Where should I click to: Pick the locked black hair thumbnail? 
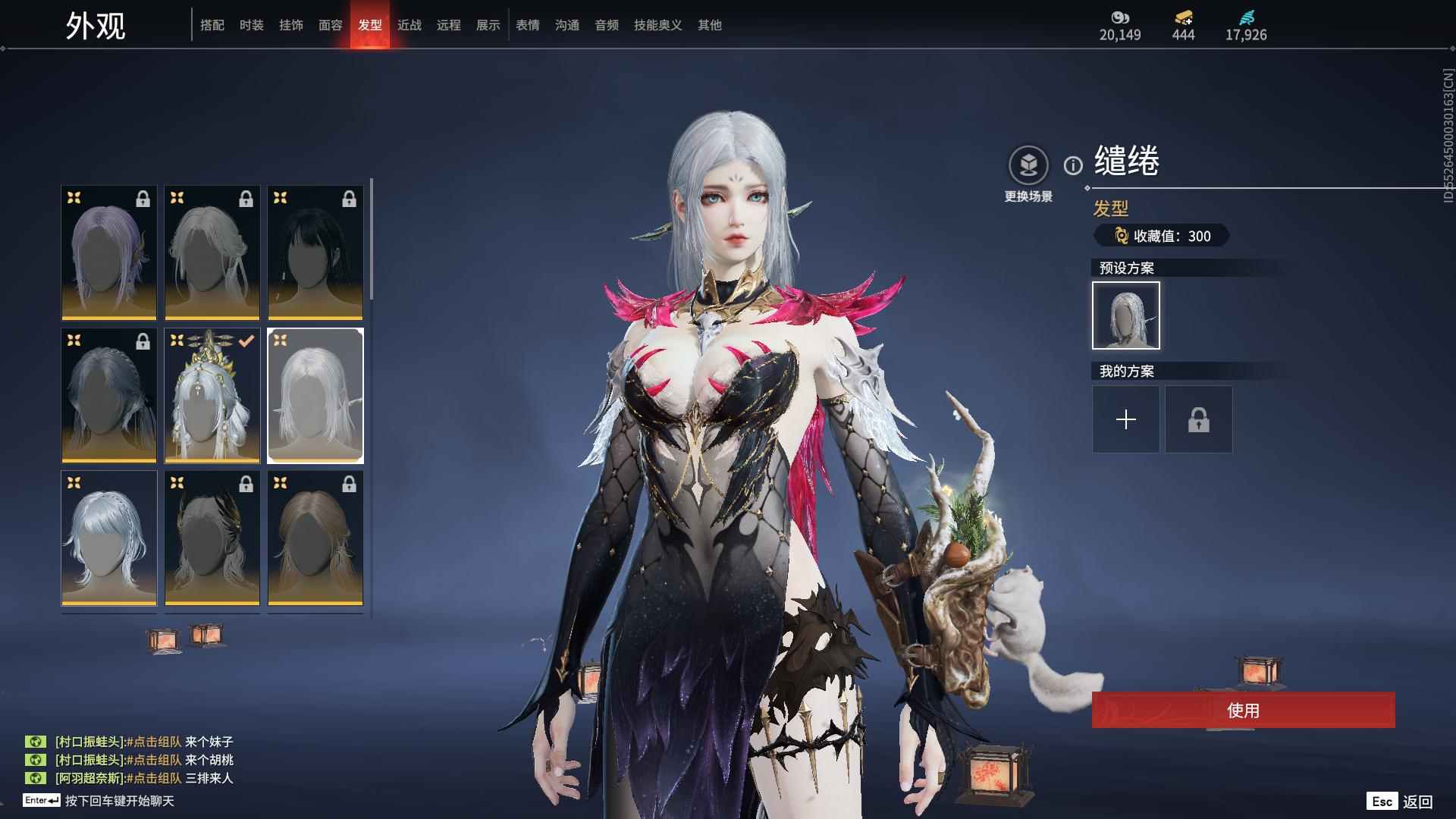(x=315, y=253)
